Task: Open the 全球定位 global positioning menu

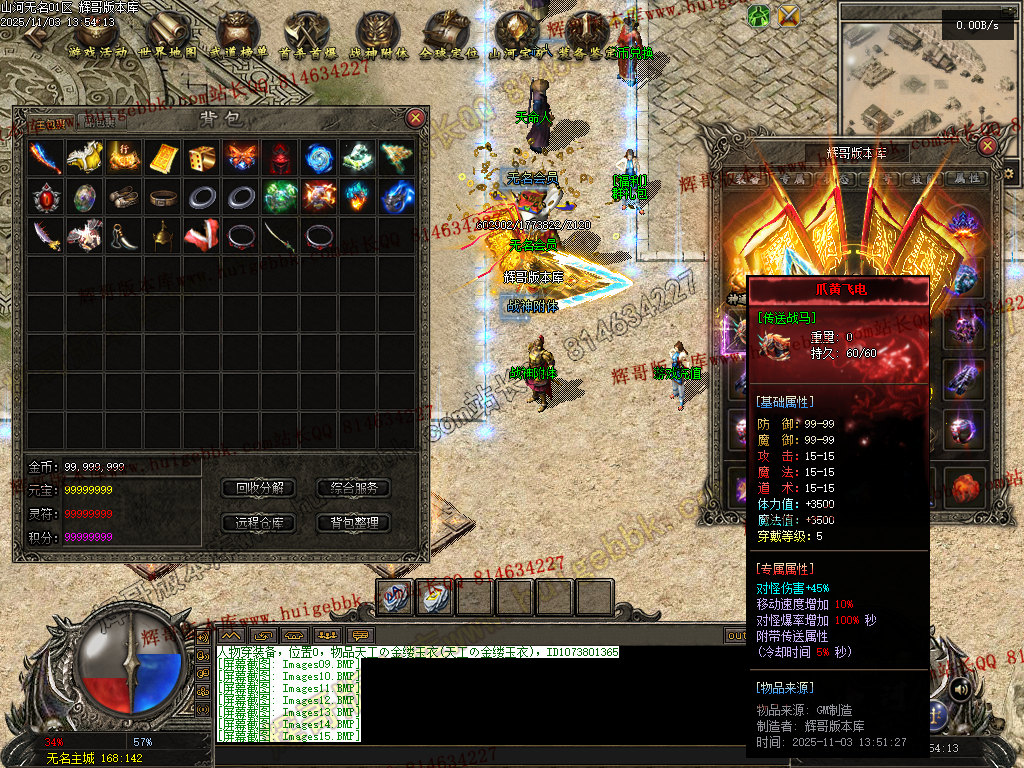Action: (x=447, y=35)
